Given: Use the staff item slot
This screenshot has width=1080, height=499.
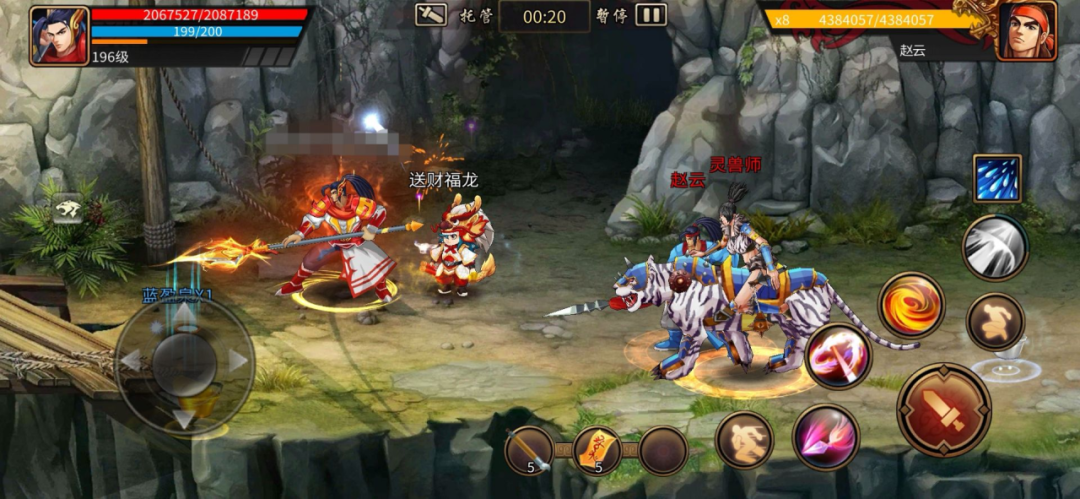Looking at the screenshot, I should coord(530,450).
